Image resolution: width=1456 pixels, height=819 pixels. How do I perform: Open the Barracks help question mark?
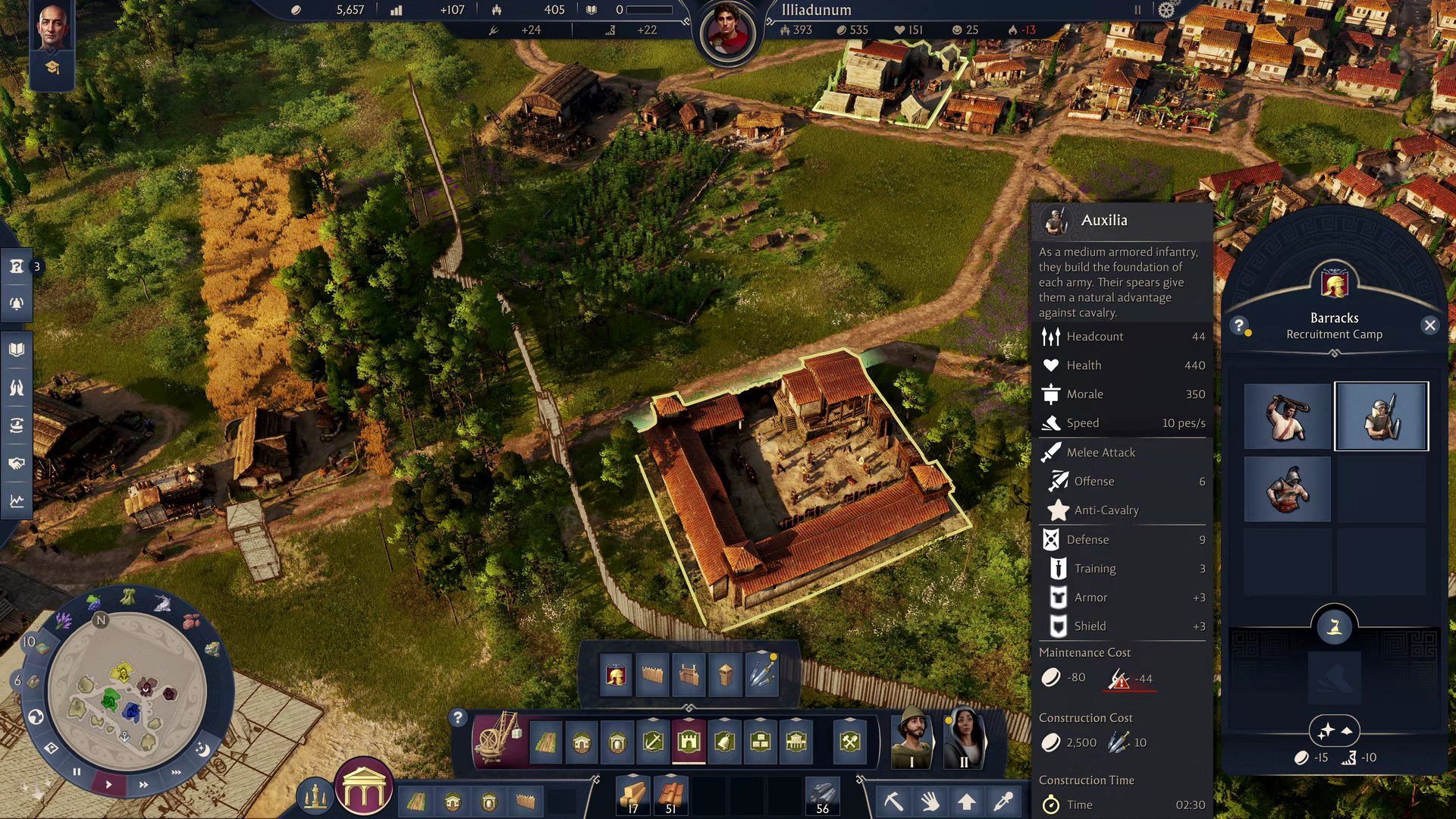coord(1239,325)
